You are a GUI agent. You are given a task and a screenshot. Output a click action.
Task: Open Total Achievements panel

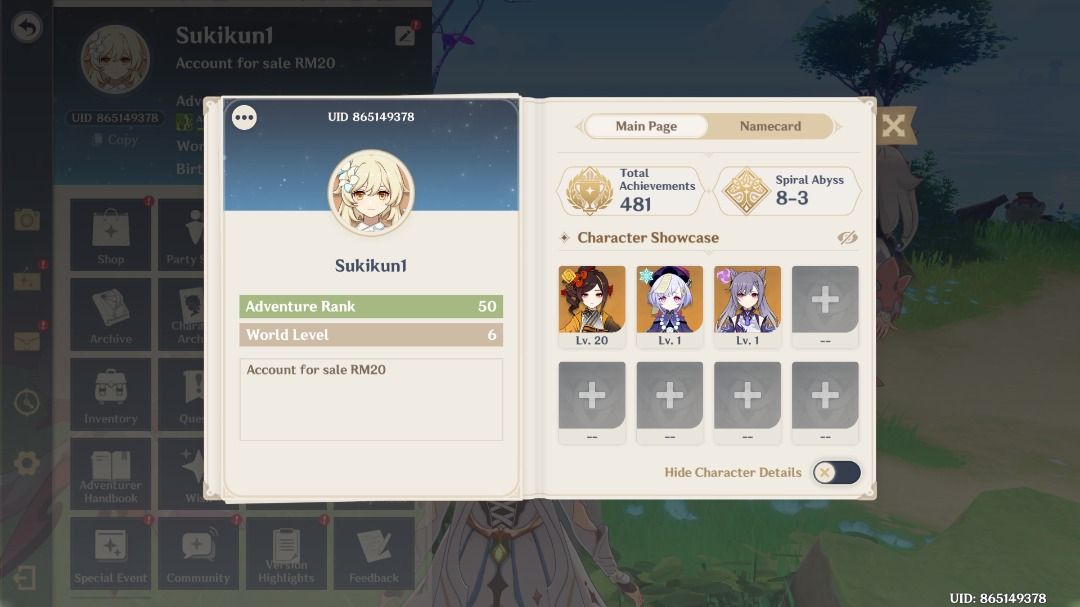coord(631,191)
